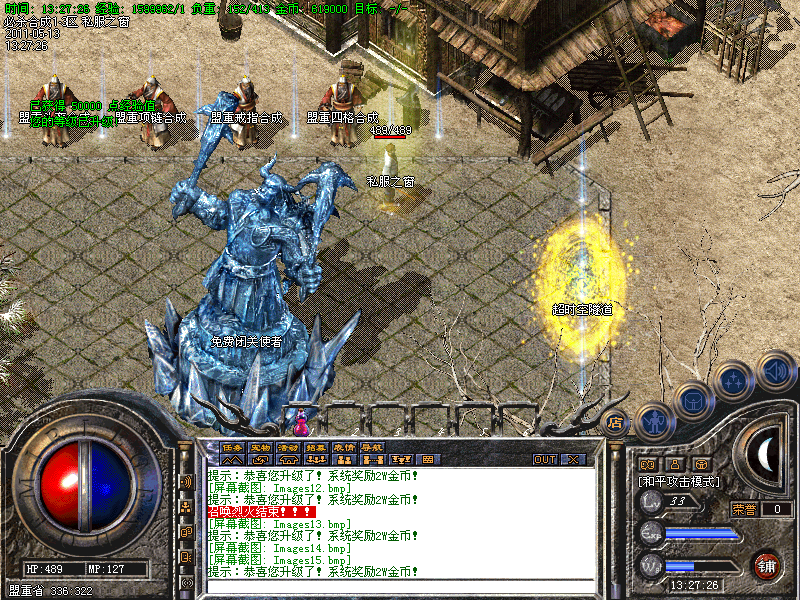Screen dimensions: 800x600
Task: Open the calculator grid icon button
Action: 428,460
